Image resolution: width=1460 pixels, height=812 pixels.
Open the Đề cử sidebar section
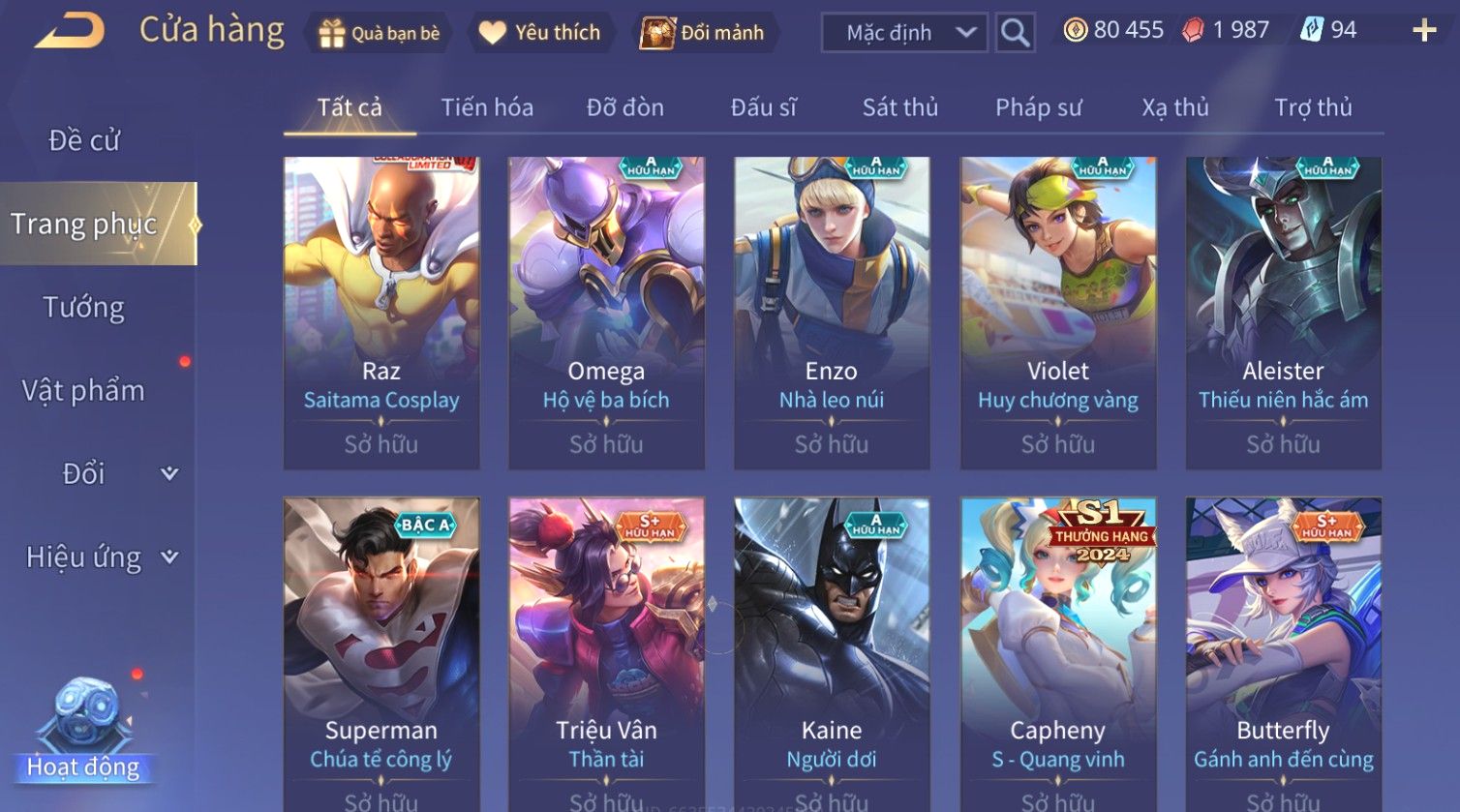(84, 140)
